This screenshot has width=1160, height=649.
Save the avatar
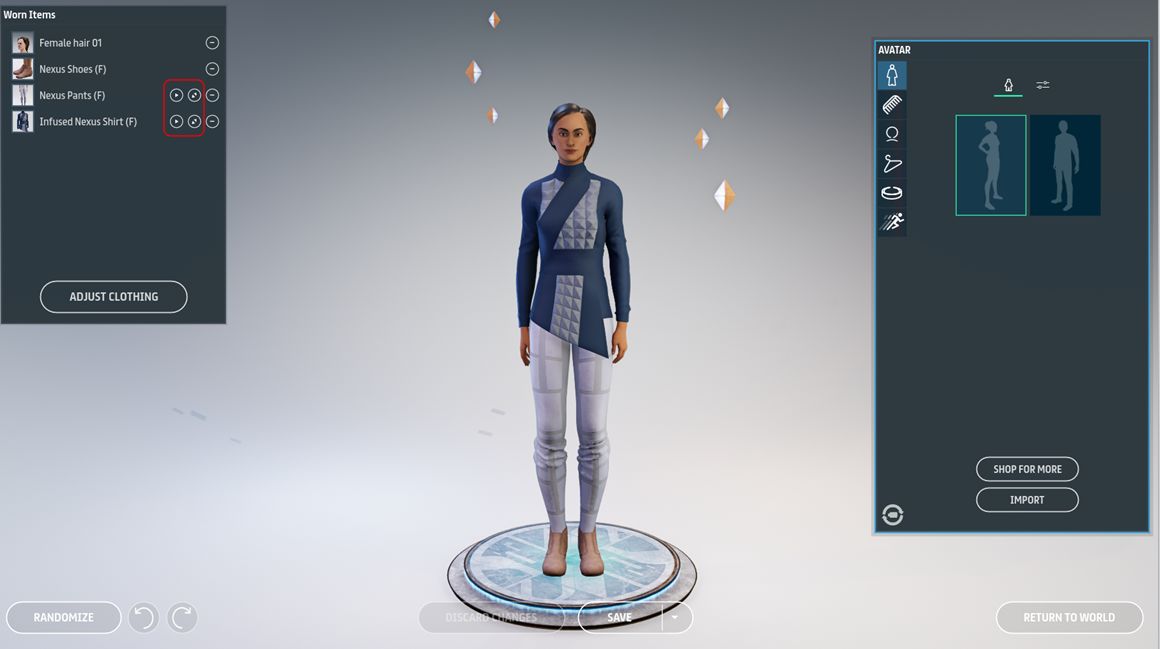tap(620, 617)
